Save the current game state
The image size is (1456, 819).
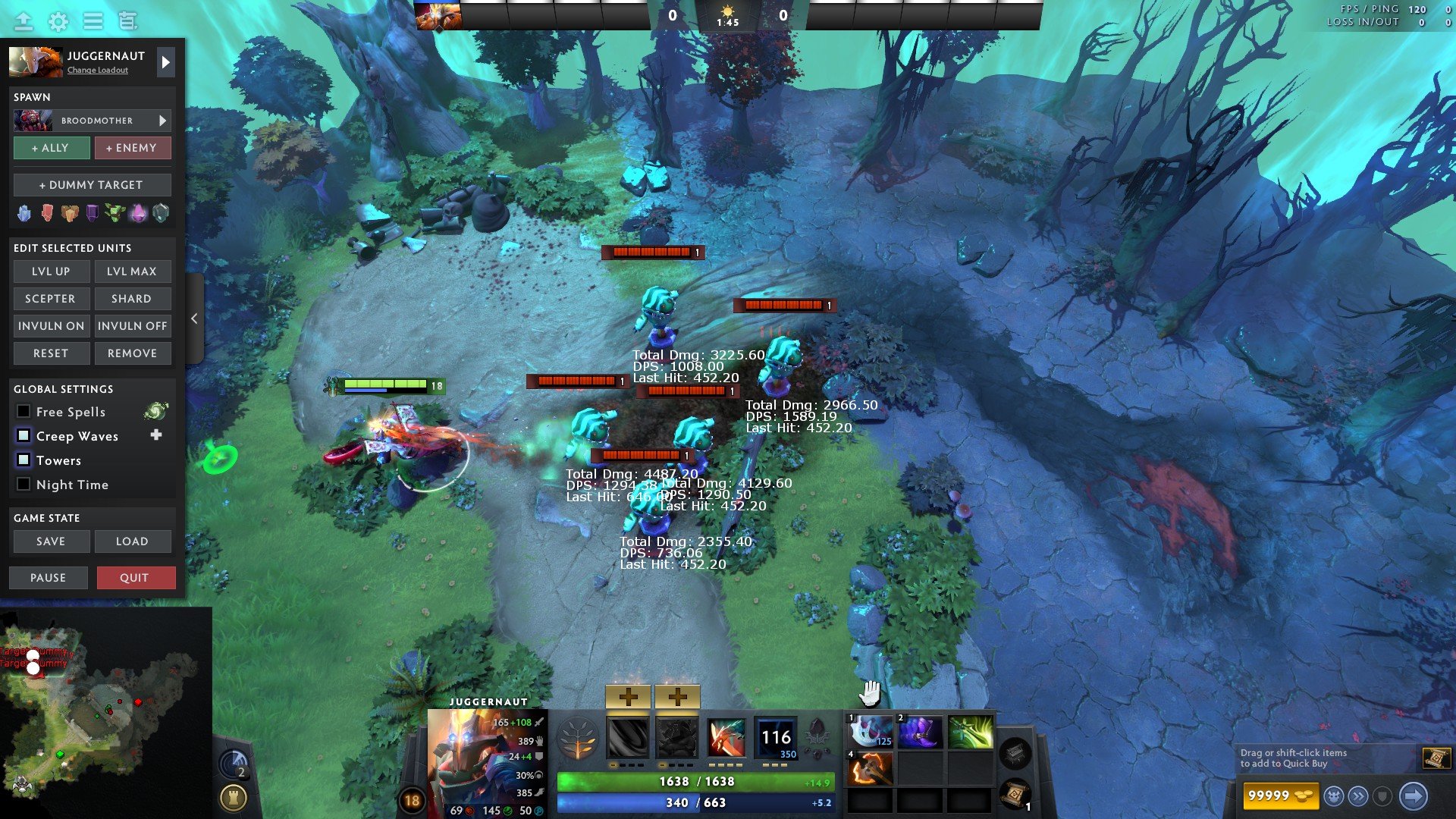[x=51, y=541]
